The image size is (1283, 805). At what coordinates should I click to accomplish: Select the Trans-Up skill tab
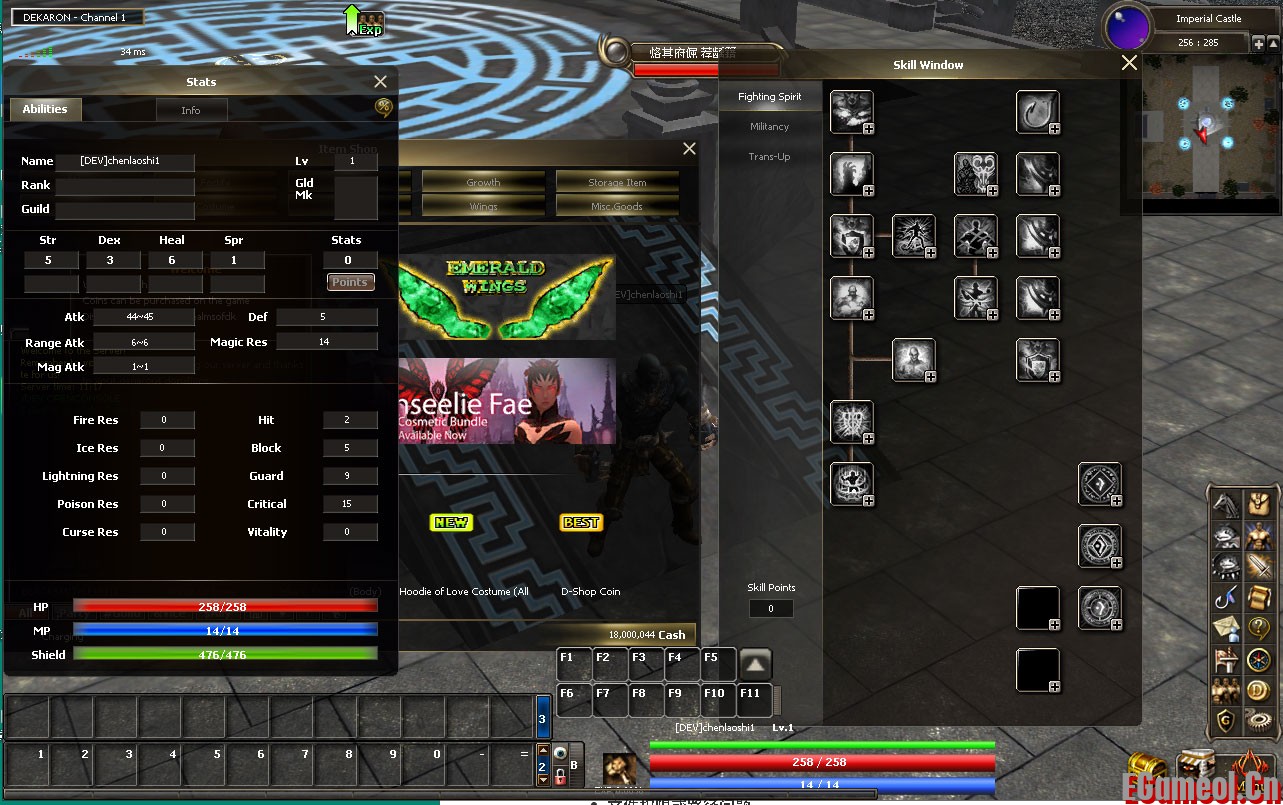(x=770, y=157)
